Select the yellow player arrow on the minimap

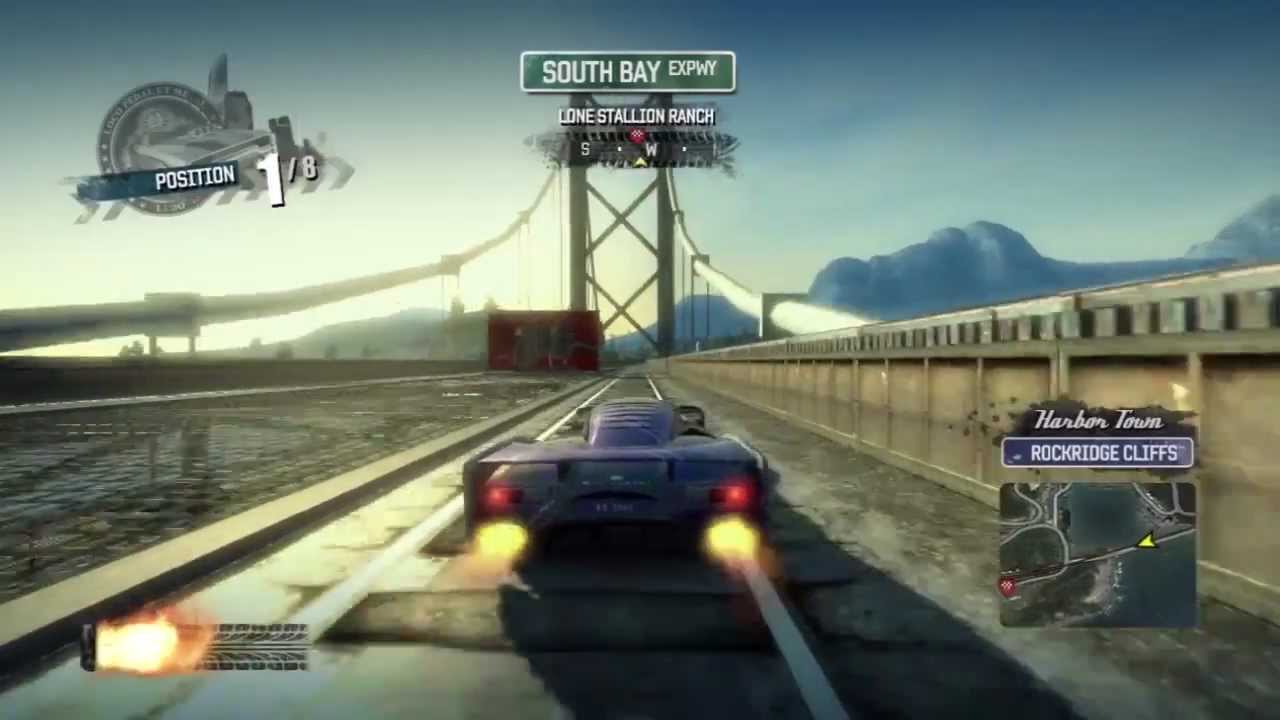1149,541
